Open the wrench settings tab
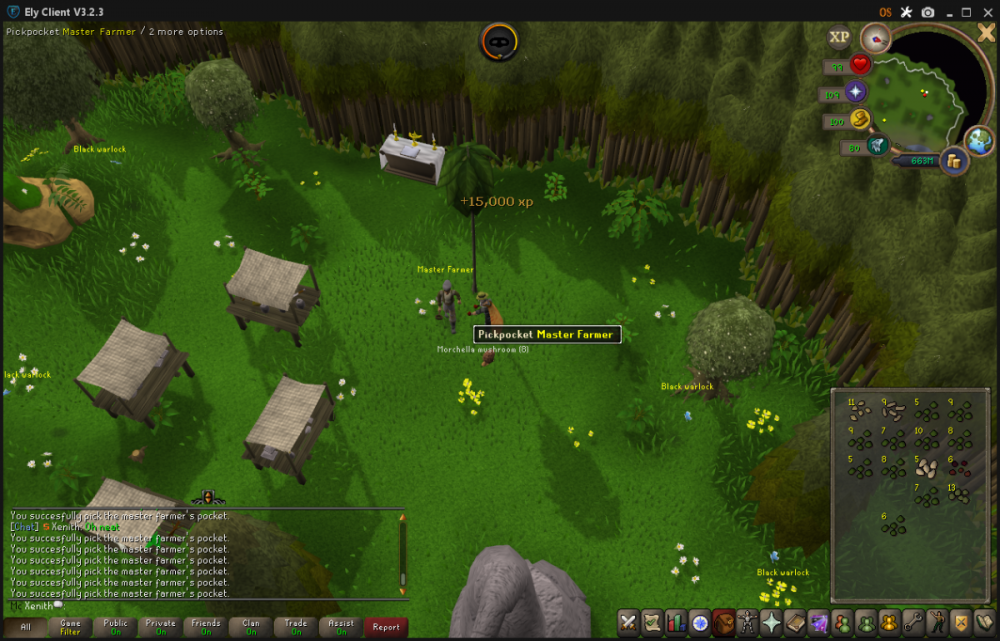This screenshot has width=1000, height=641. click(x=913, y=622)
